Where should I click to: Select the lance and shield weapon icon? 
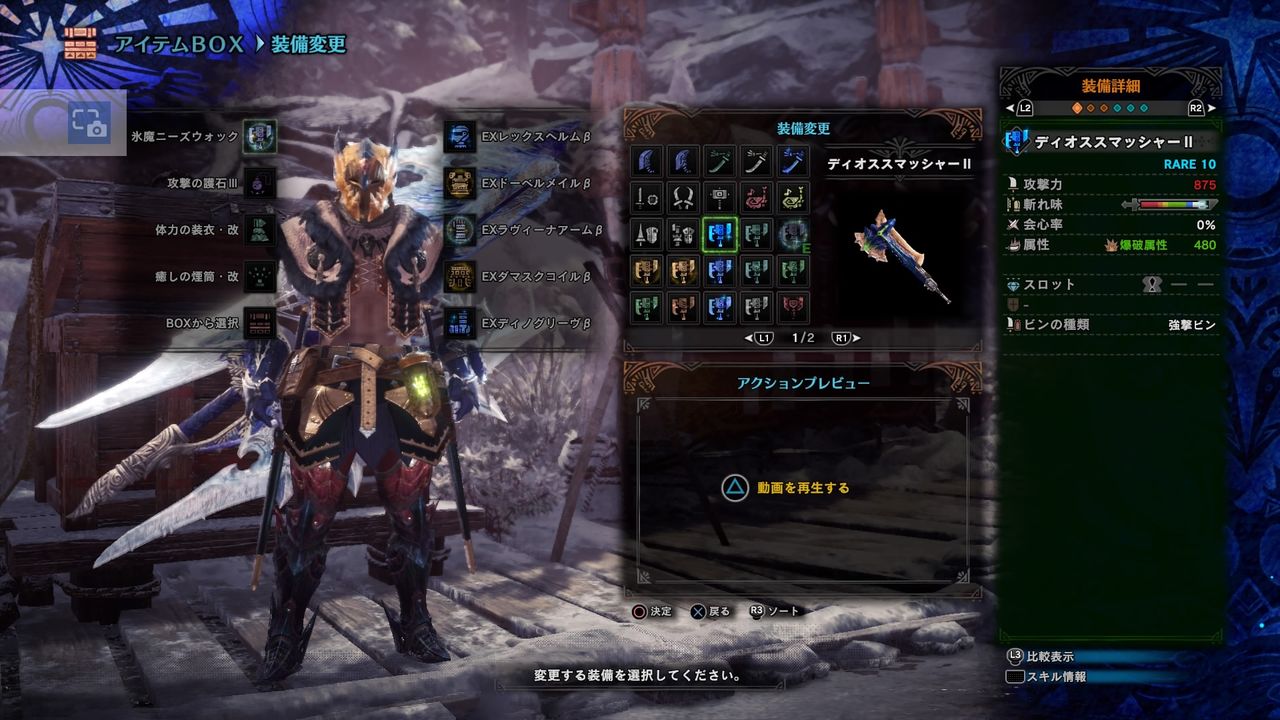[x=647, y=234]
